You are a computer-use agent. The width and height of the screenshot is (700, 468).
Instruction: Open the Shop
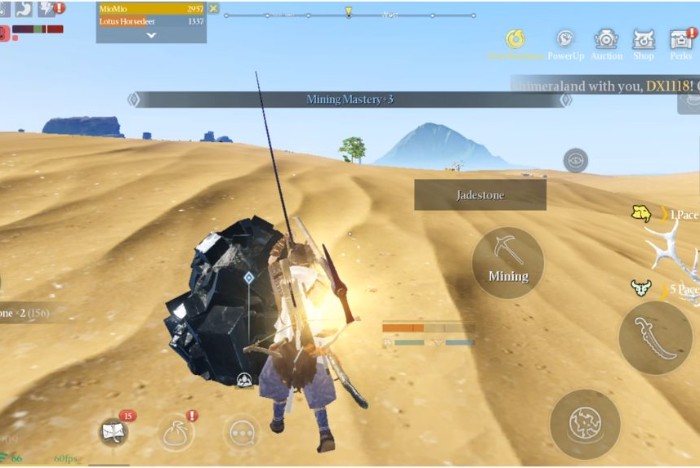coord(644,41)
